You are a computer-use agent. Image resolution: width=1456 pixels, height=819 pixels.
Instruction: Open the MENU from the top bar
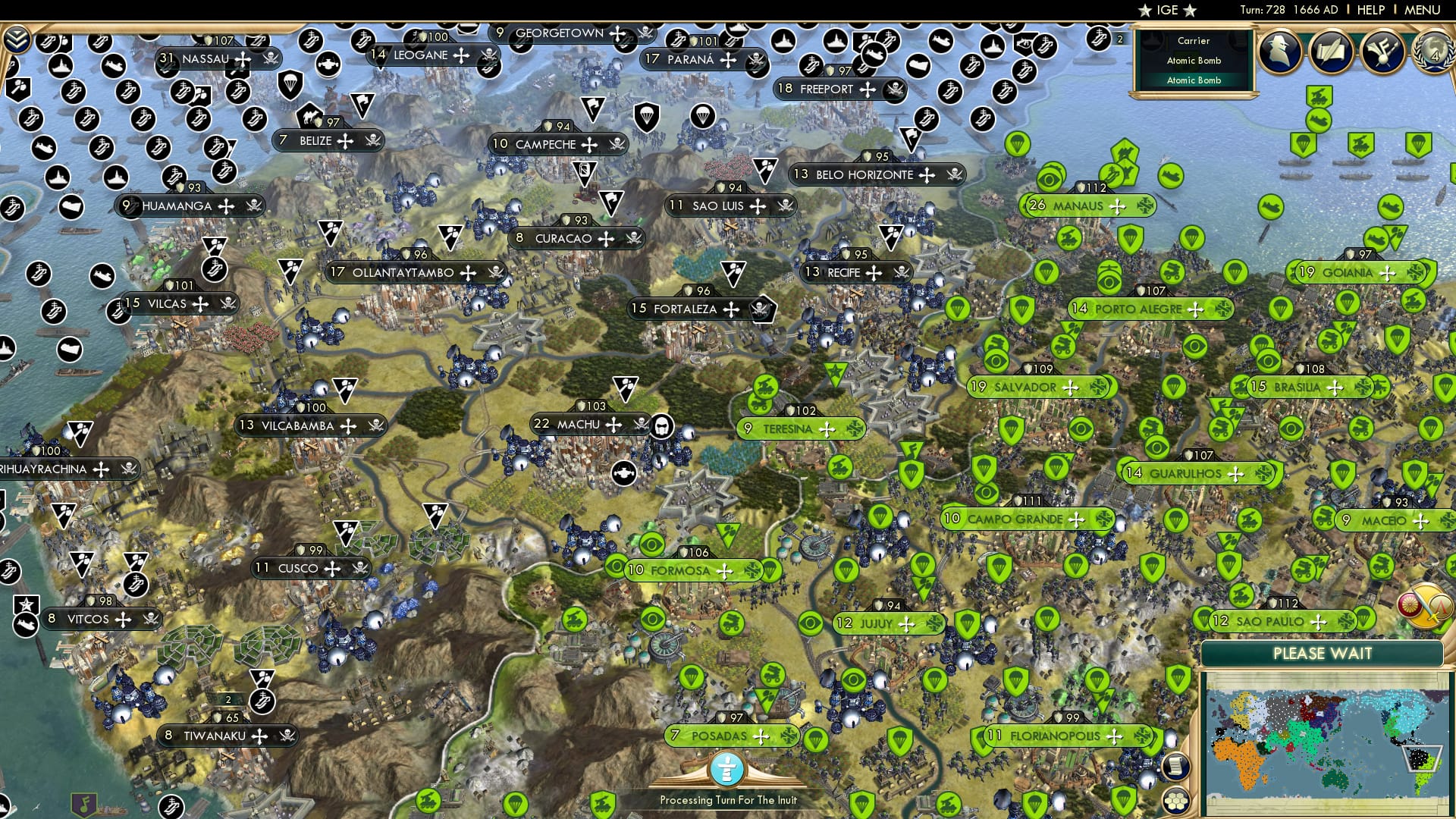[x=1425, y=10]
